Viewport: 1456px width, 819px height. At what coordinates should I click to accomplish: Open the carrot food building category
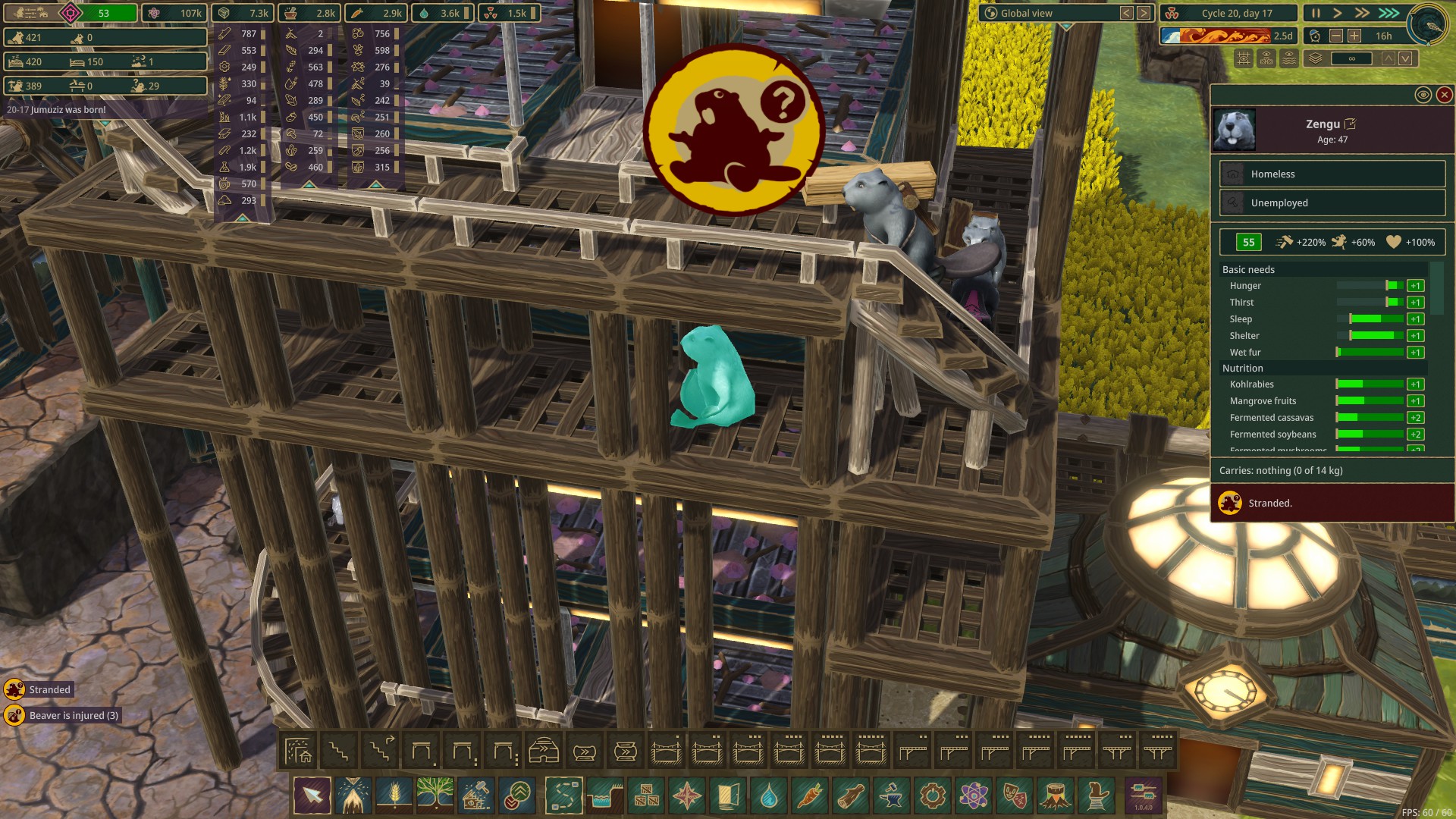[x=810, y=795]
